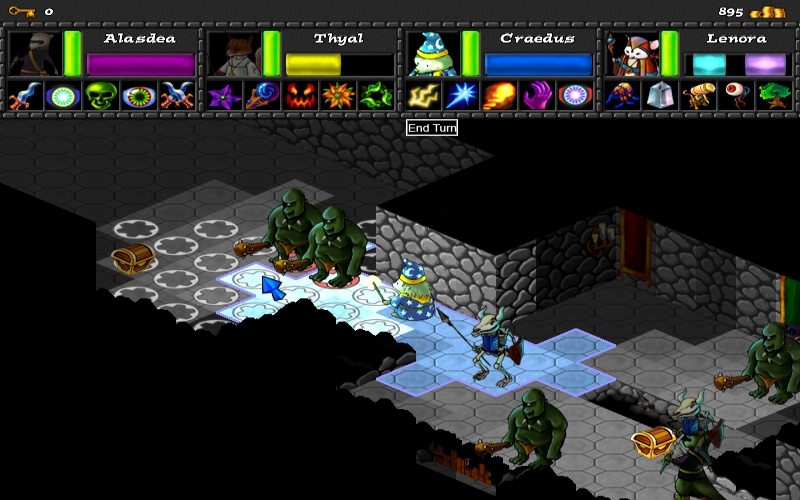Choose Craedus the wizard's portrait

(x=431, y=52)
